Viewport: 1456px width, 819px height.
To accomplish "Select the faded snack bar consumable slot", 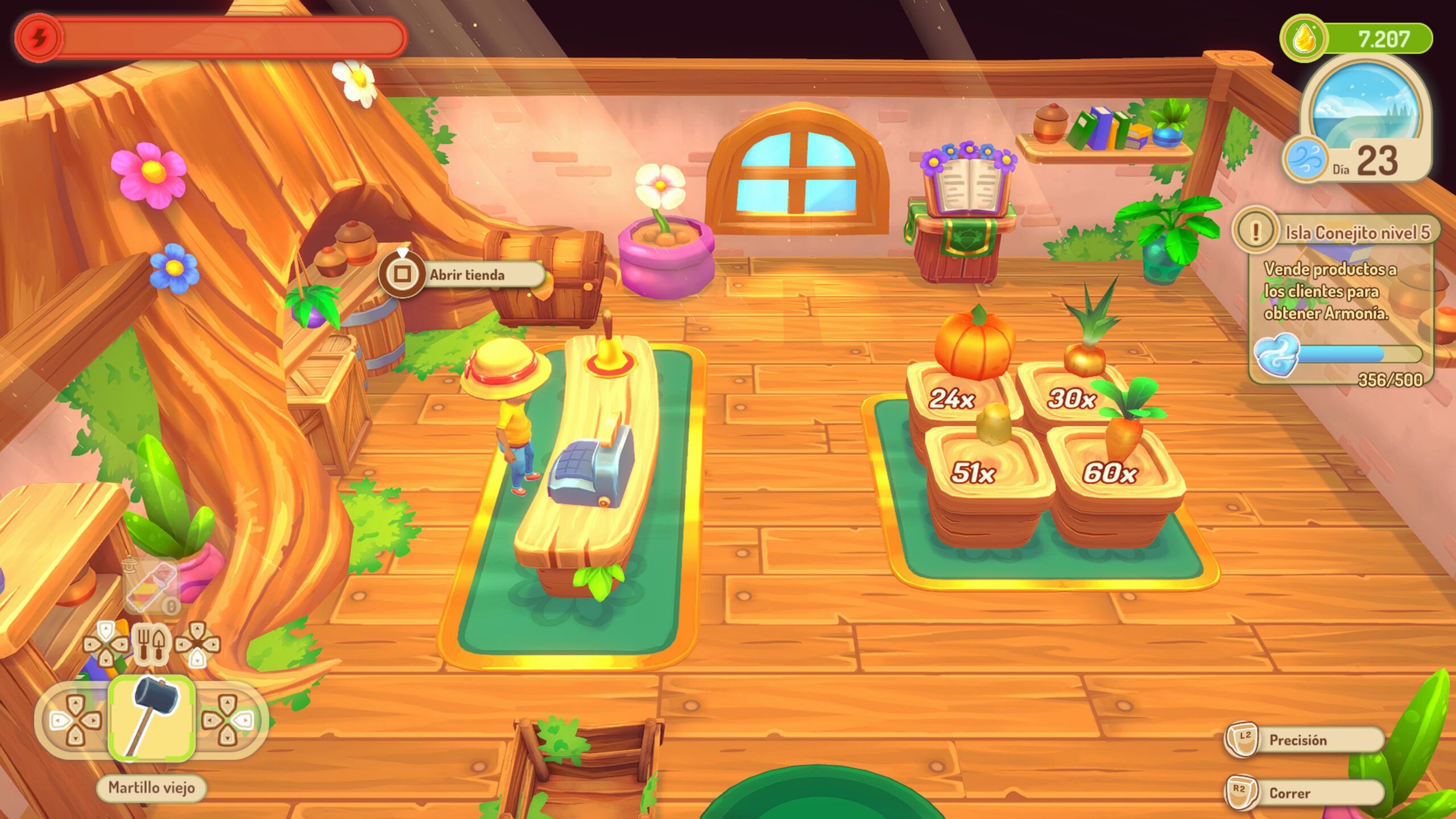I will pyautogui.click(x=151, y=587).
